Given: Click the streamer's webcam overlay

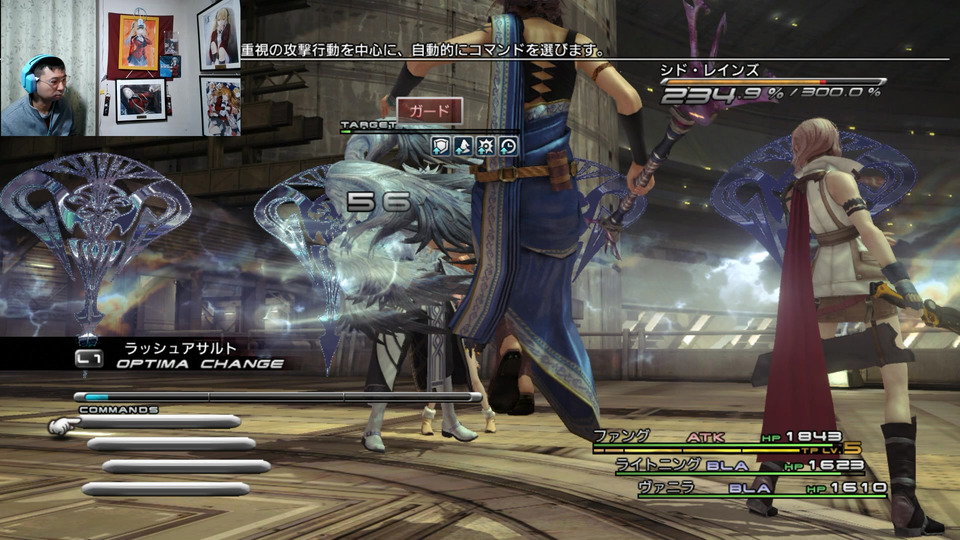Looking at the screenshot, I should pos(120,68).
